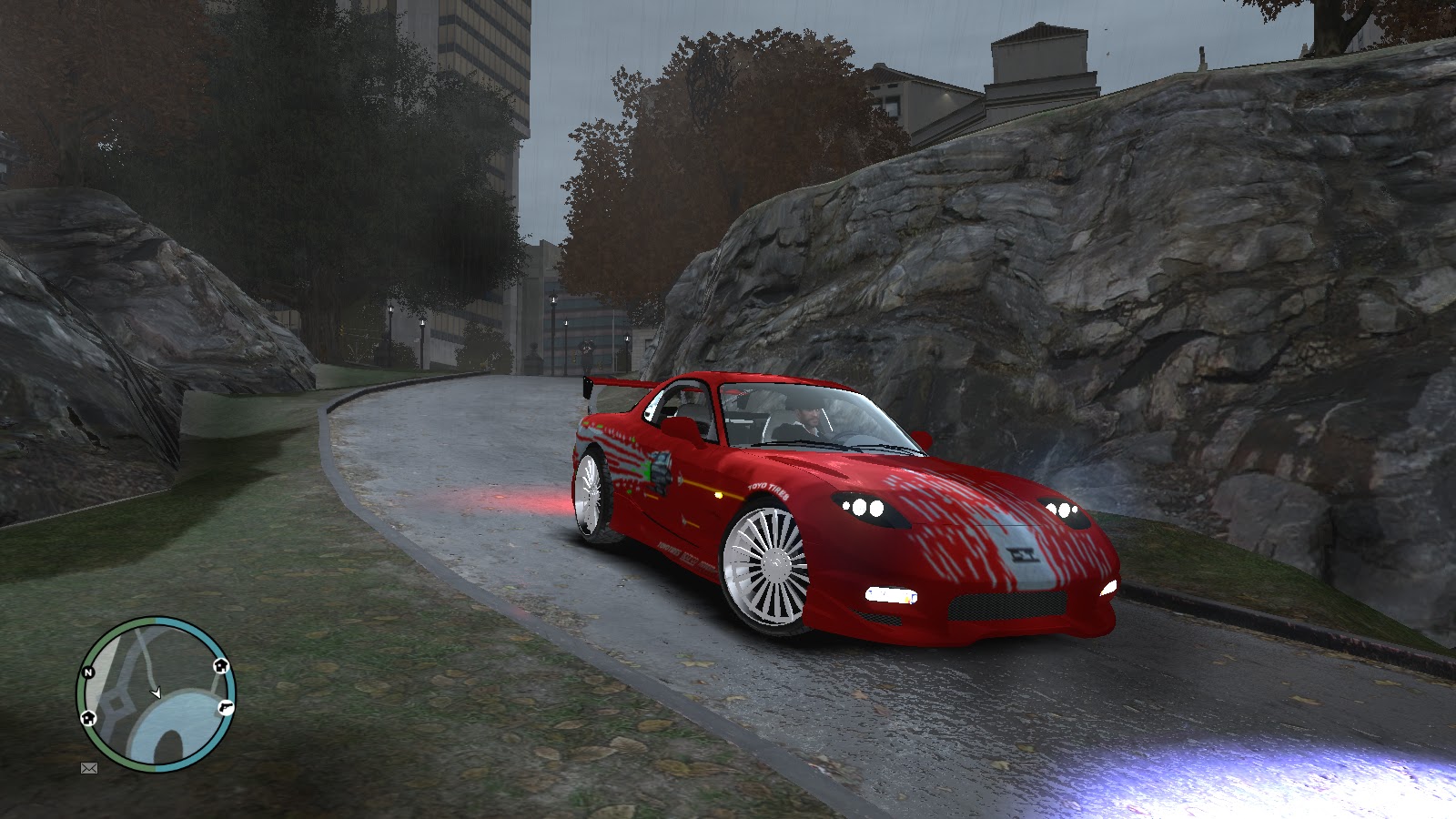This screenshot has width=1456, height=819.
Task: Click the player arrow in the radar center
Action: 156,692
